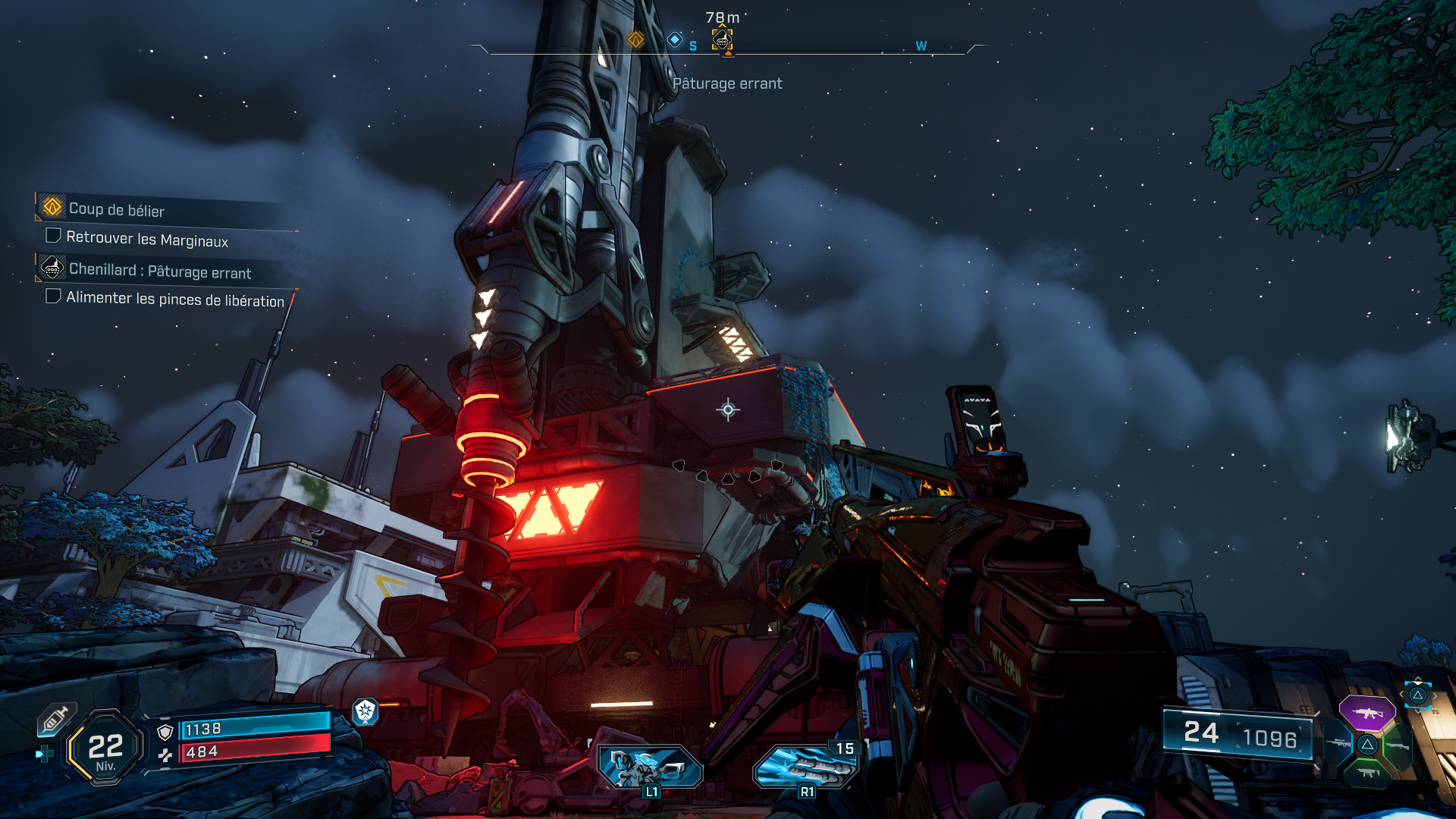Open the Chenillard : Pâturage errant quest entry
This screenshot has width=1456, height=819.
[x=159, y=271]
